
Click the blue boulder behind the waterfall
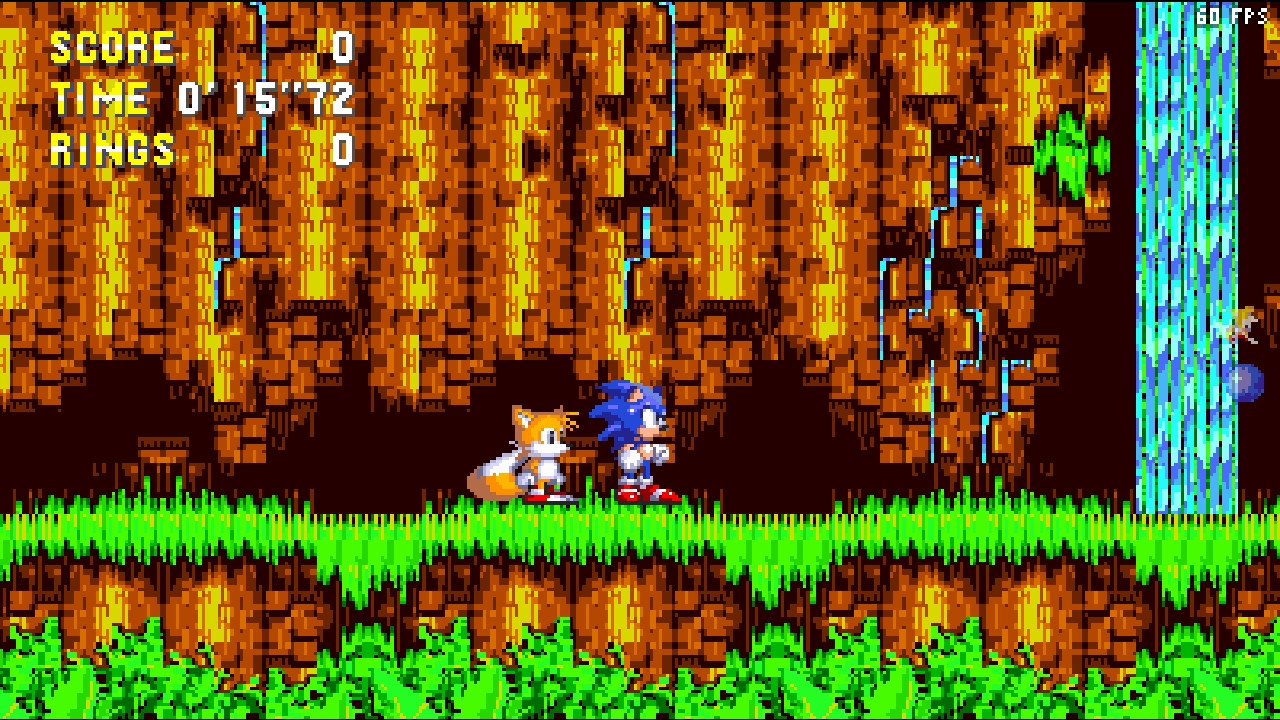[1243, 380]
